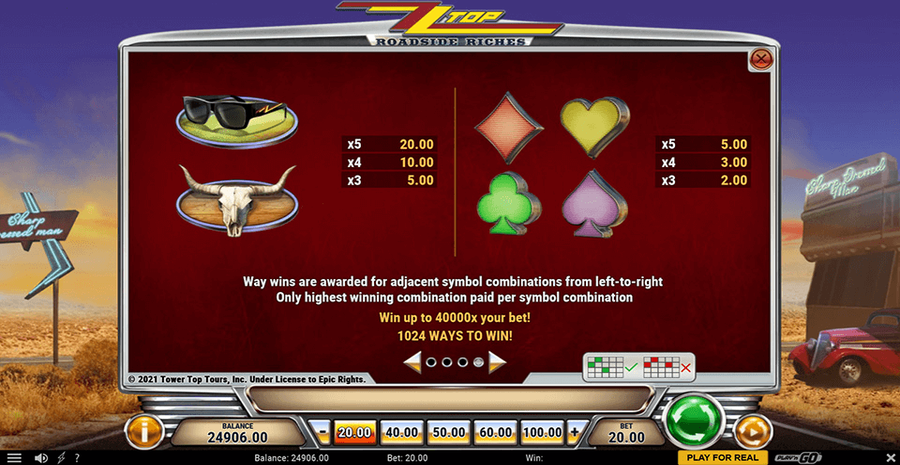Advance to the next paytable page

coord(497,361)
